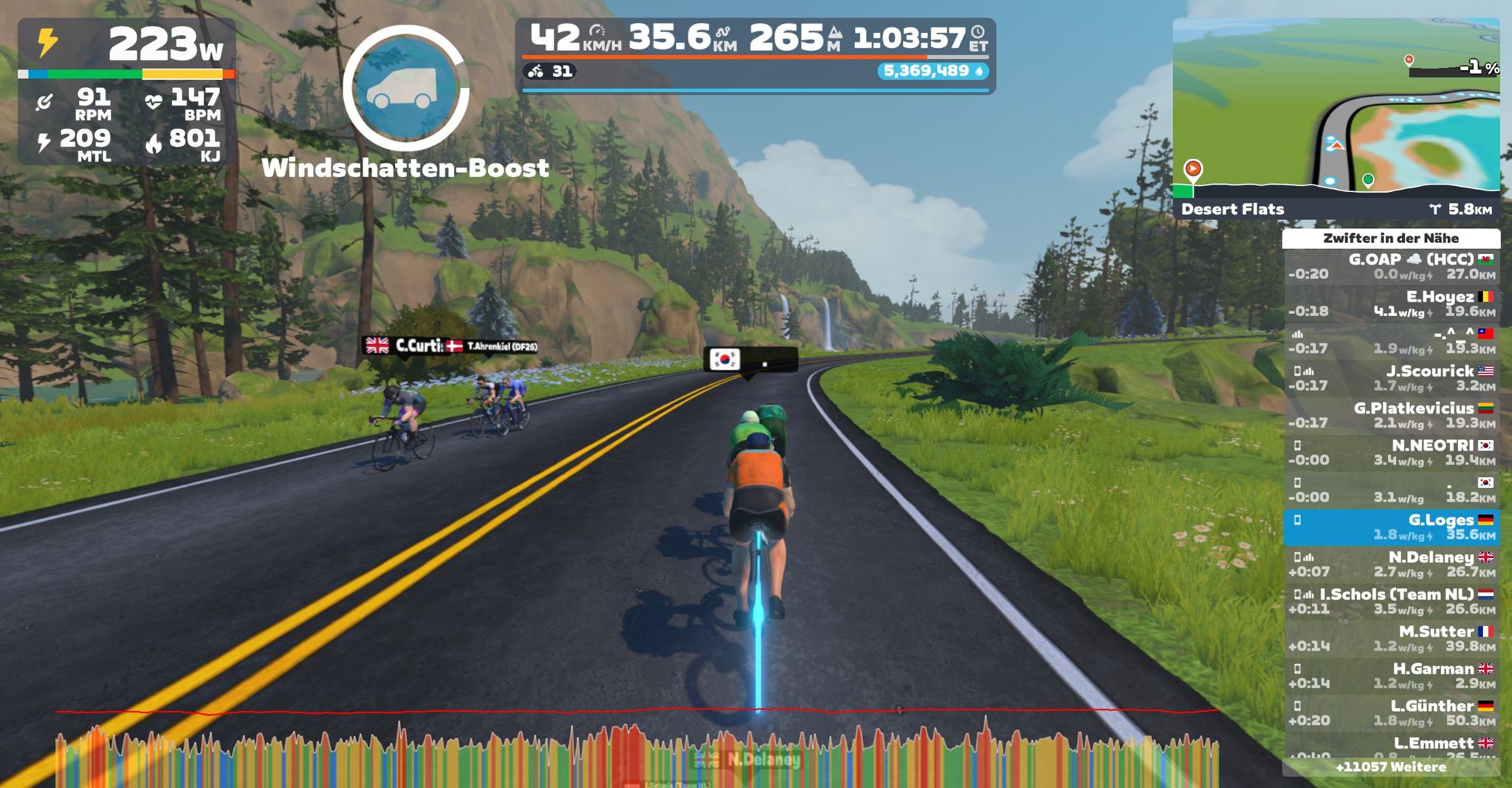Select G.OAP (HCC) in nearby riders list

pos(1392,267)
